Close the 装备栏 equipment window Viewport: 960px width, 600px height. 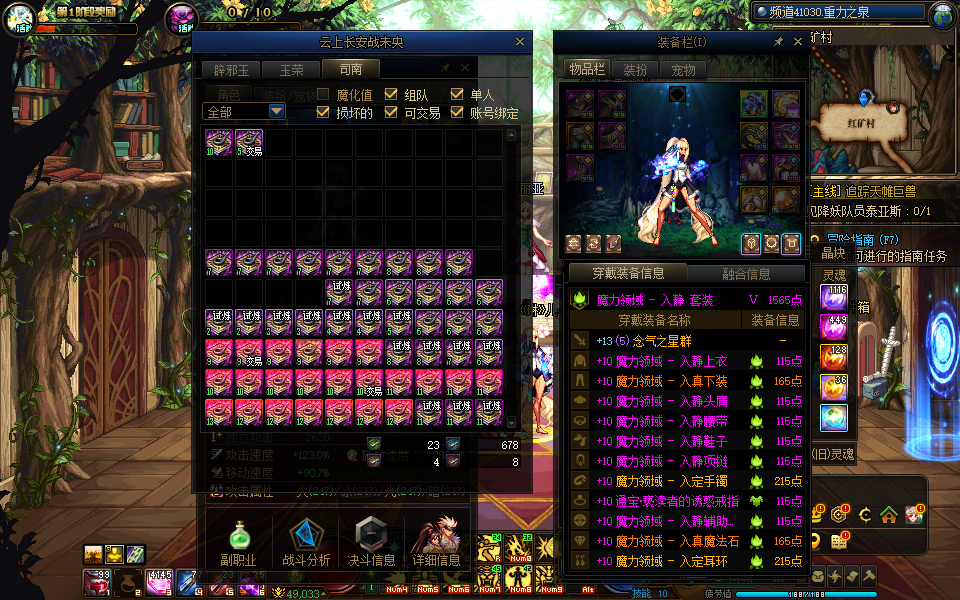(x=797, y=42)
